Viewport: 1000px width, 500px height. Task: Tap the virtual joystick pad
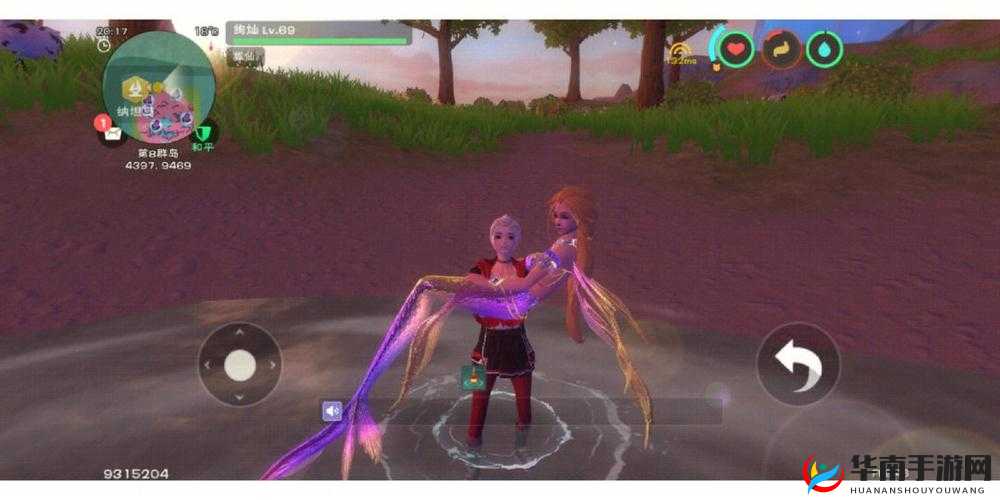tap(240, 365)
